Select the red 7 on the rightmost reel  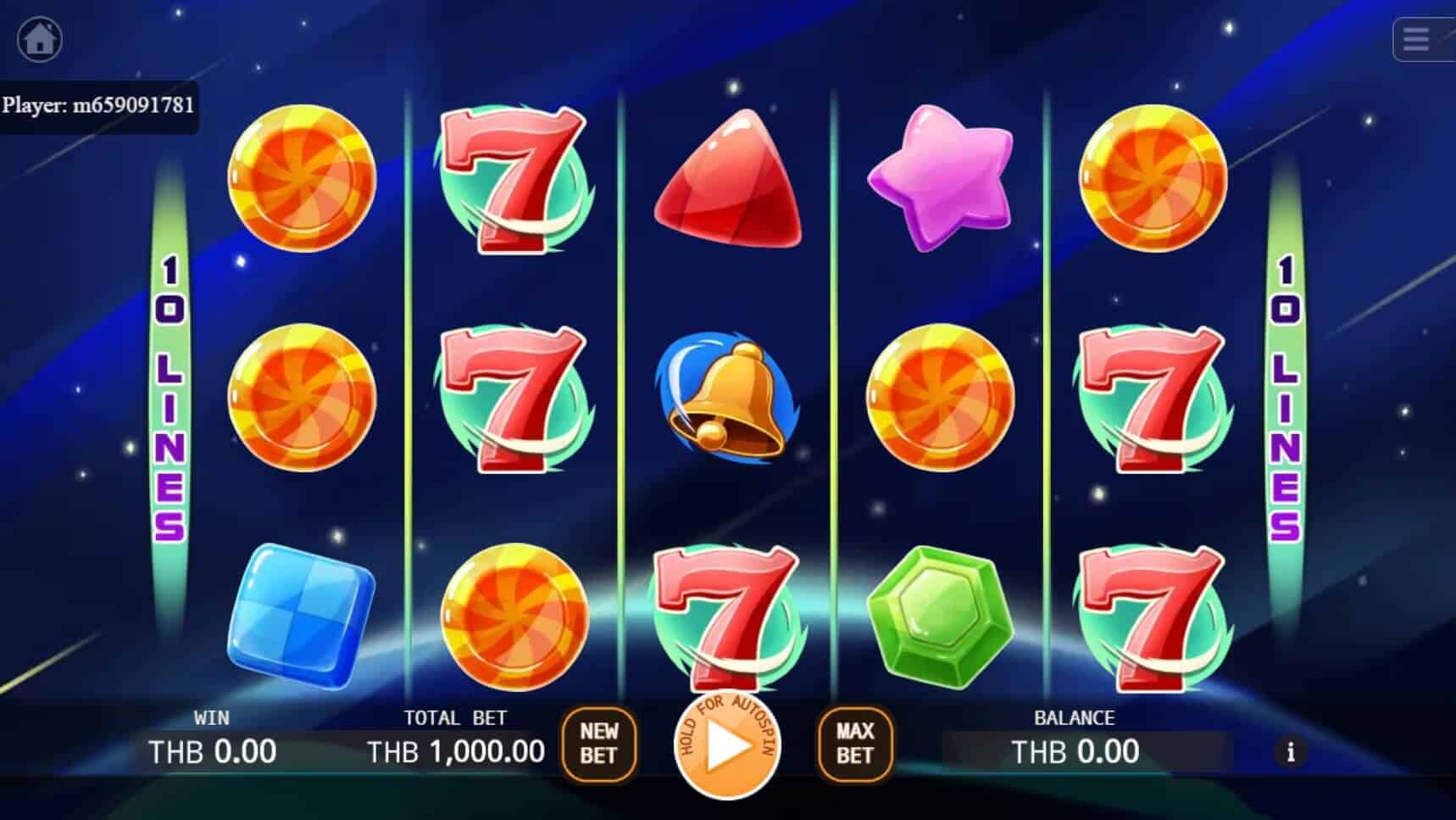coord(1153,399)
